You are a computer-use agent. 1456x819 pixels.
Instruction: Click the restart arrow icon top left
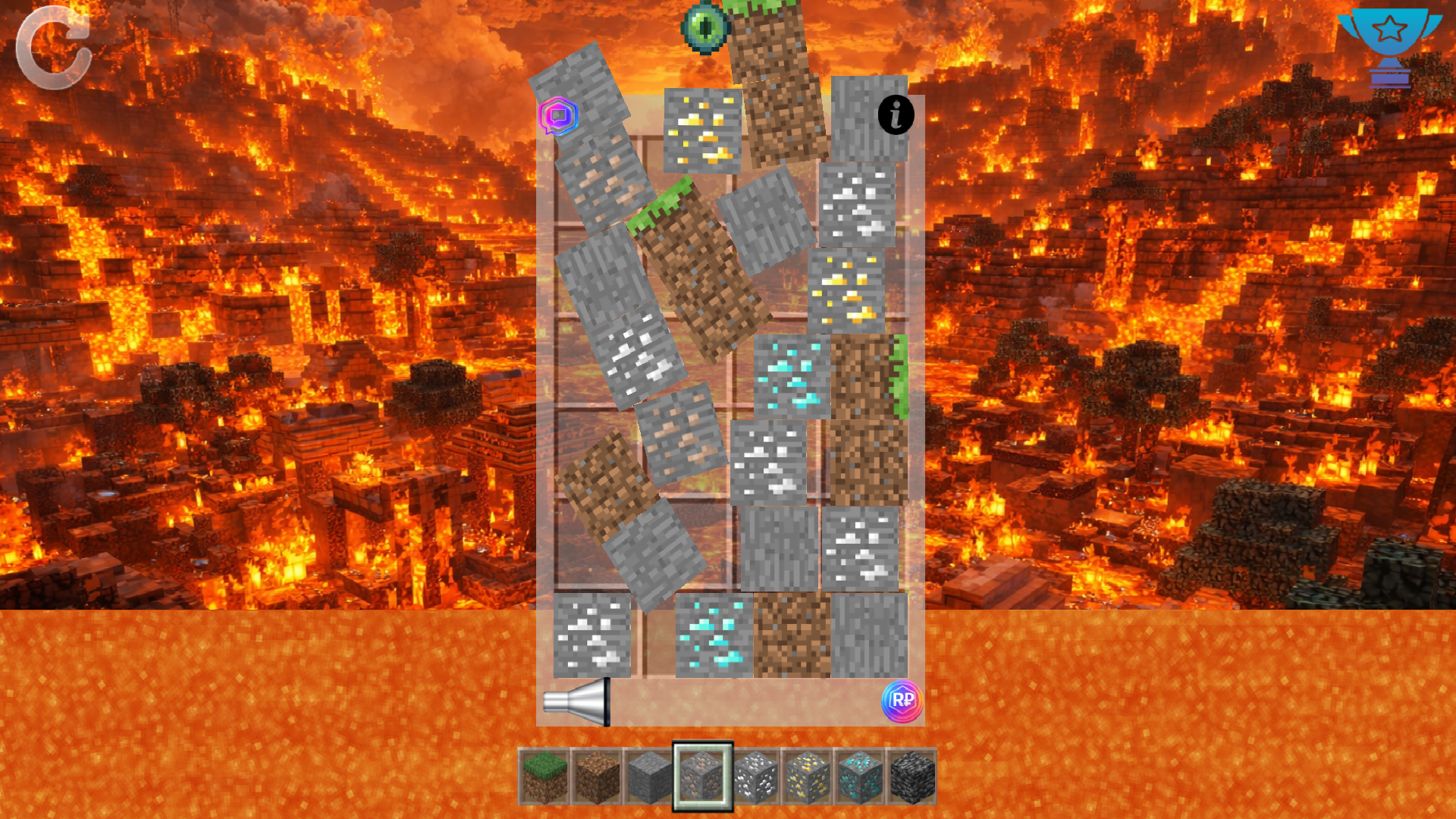pos(55,47)
